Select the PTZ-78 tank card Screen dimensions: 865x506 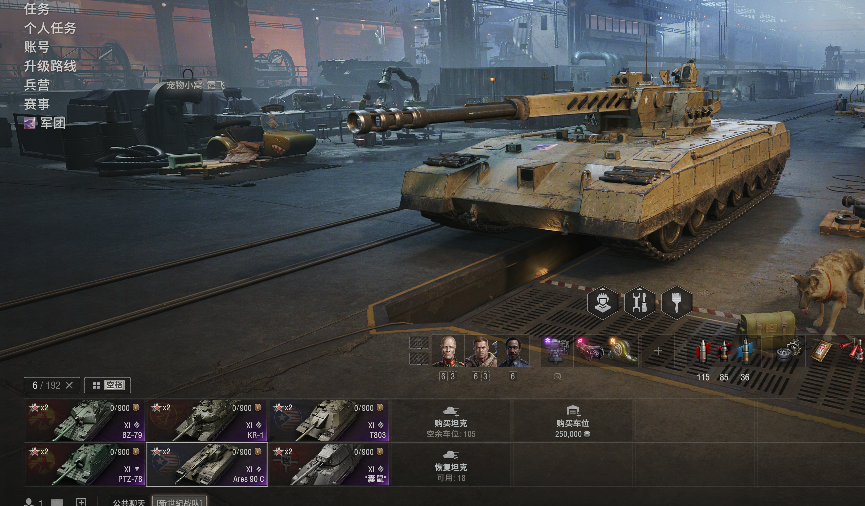coord(85,464)
